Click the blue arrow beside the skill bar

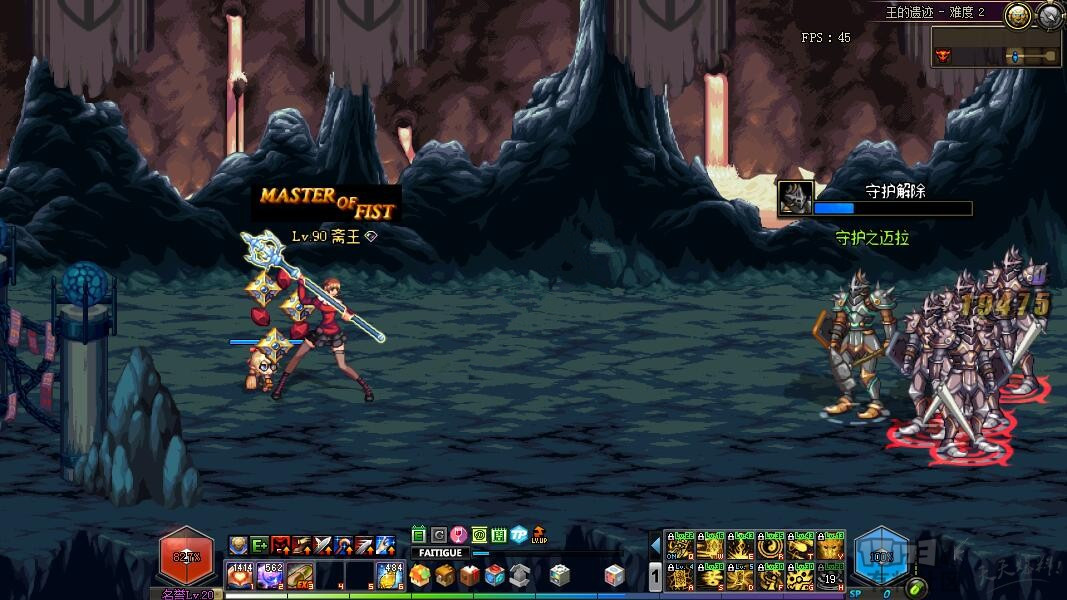coord(656,546)
